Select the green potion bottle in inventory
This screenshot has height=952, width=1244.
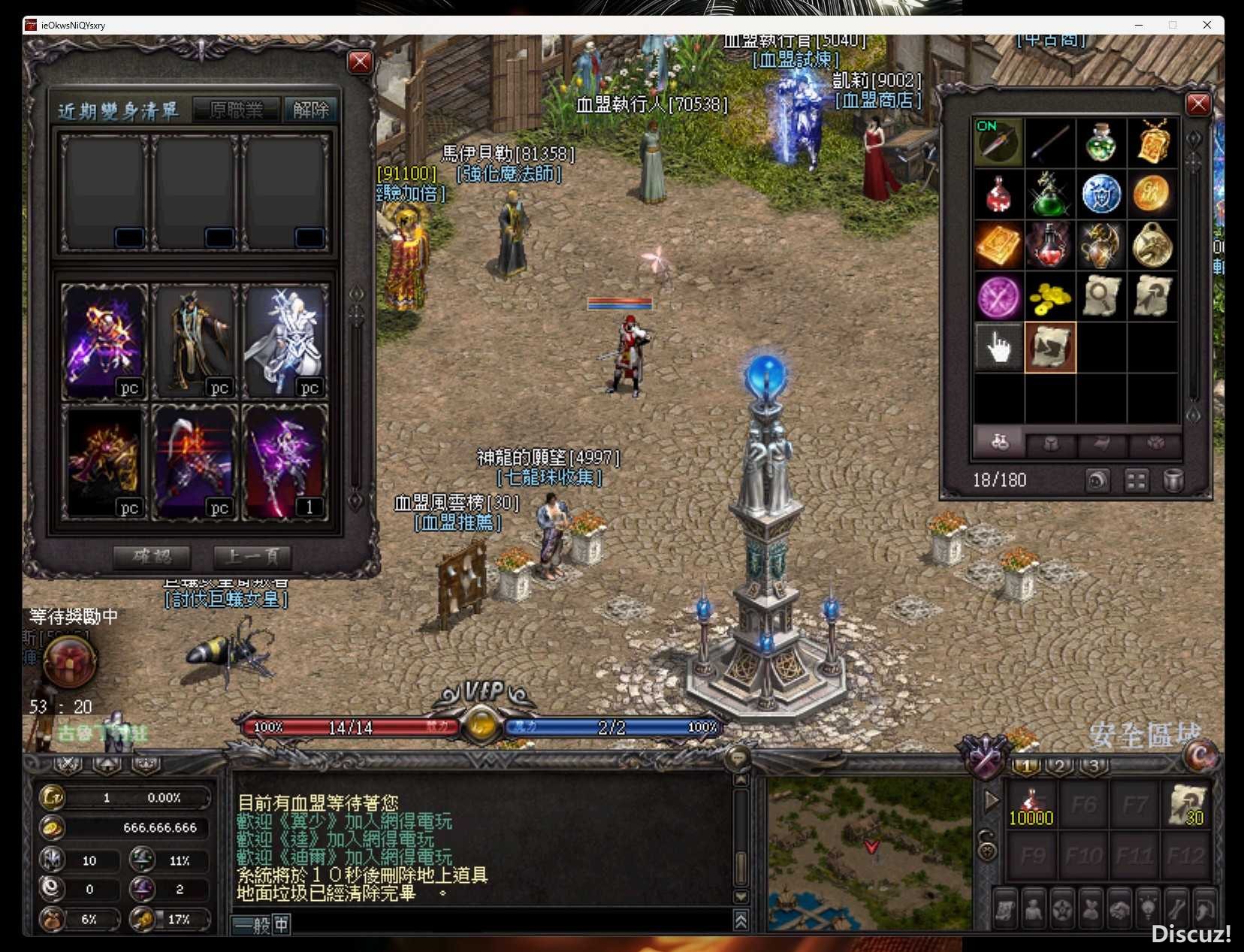1101,143
